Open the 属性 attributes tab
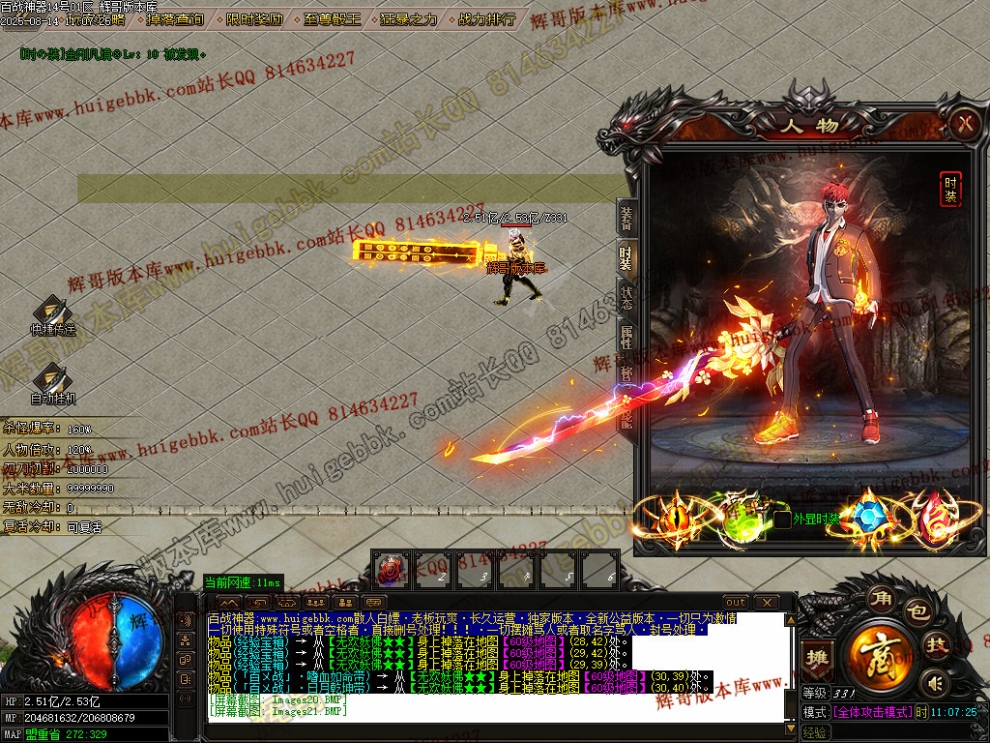This screenshot has height=743, width=990. [626, 338]
